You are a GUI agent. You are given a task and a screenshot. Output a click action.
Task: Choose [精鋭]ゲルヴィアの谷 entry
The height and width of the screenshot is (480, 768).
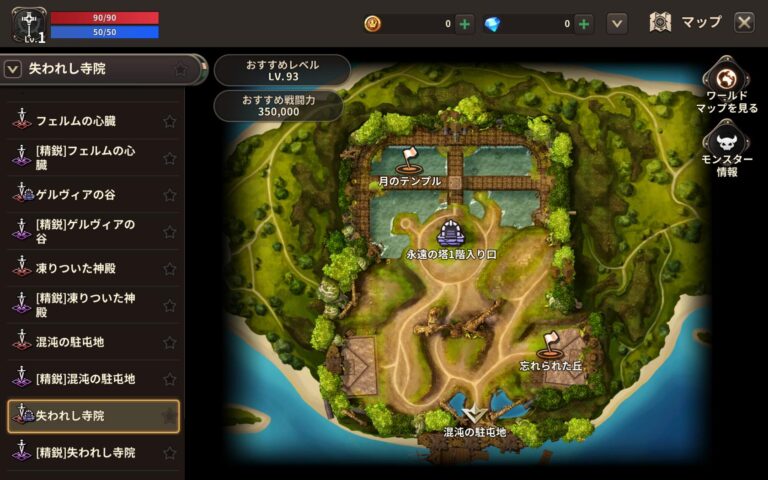[84, 231]
